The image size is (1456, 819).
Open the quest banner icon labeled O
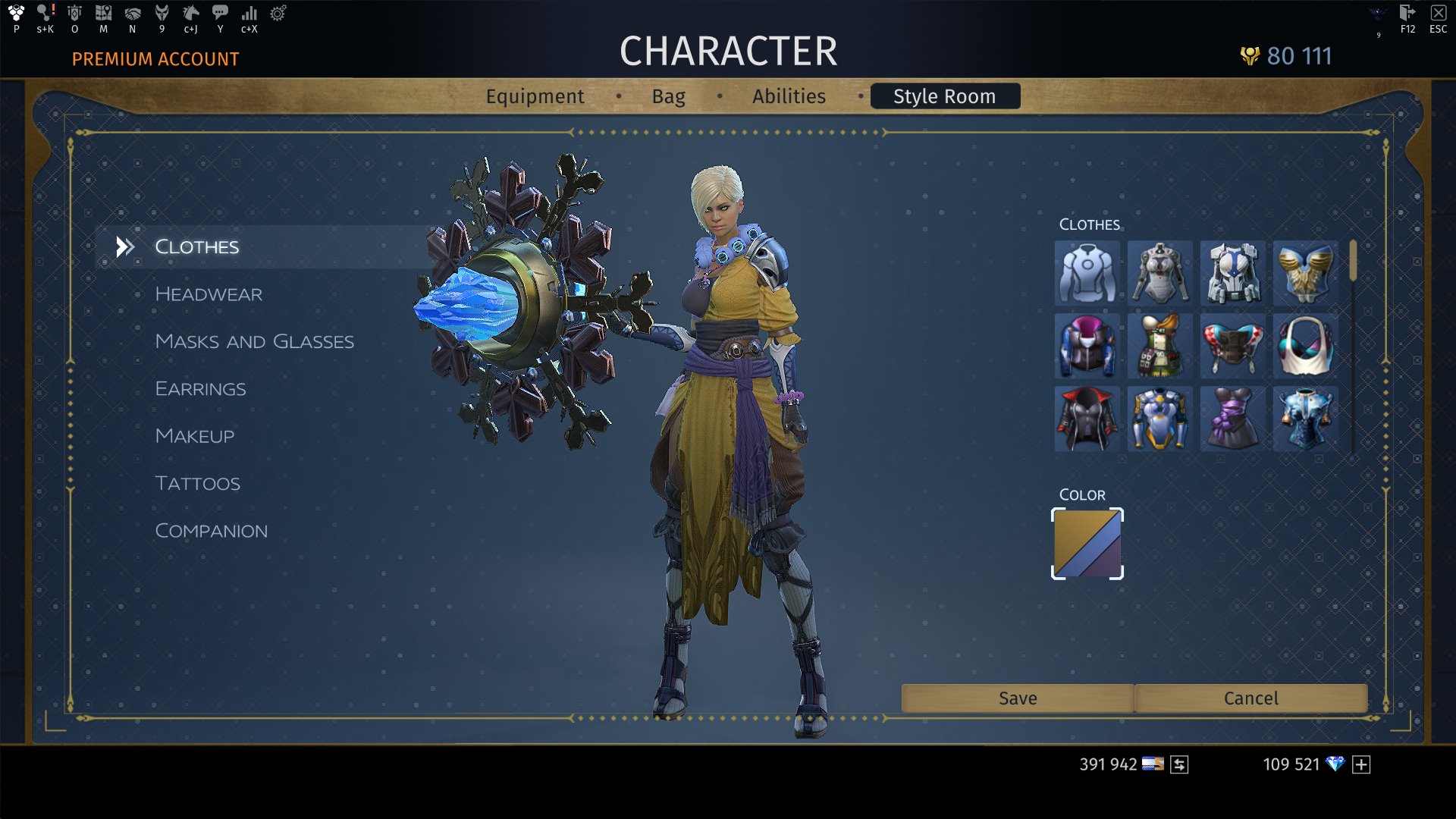coord(74,15)
